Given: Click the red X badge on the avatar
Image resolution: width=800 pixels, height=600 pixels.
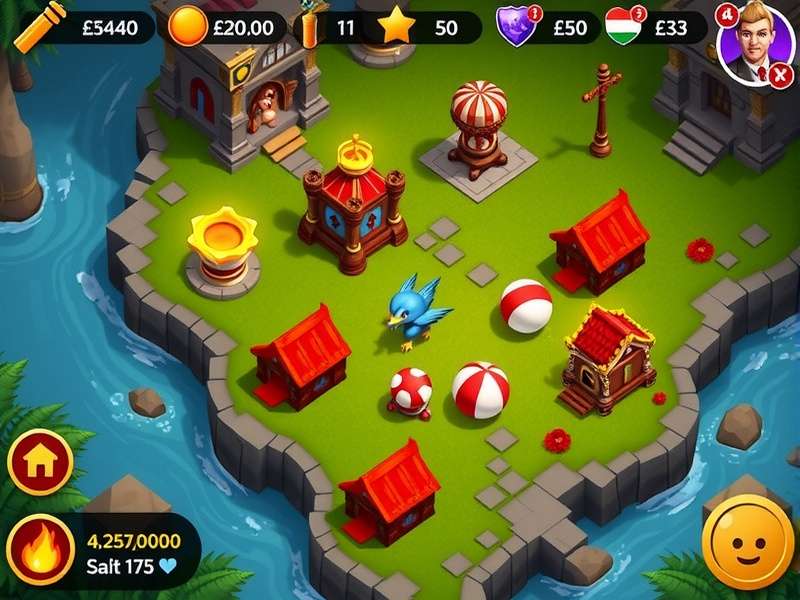Looking at the screenshot, I should (779, 73).
